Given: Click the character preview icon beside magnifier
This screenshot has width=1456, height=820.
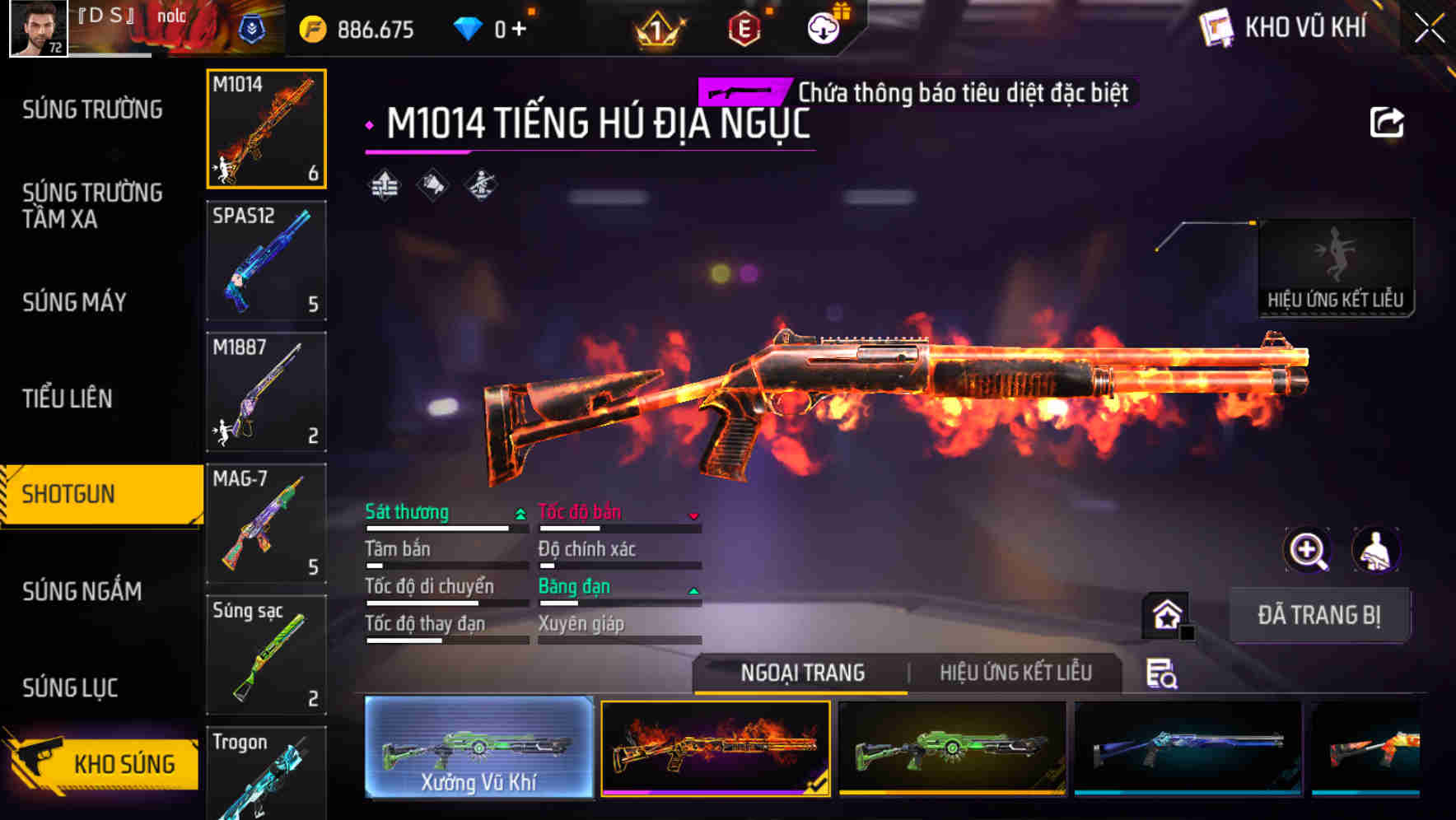Looking at the screenshot, I should (x=1374, y=550).
